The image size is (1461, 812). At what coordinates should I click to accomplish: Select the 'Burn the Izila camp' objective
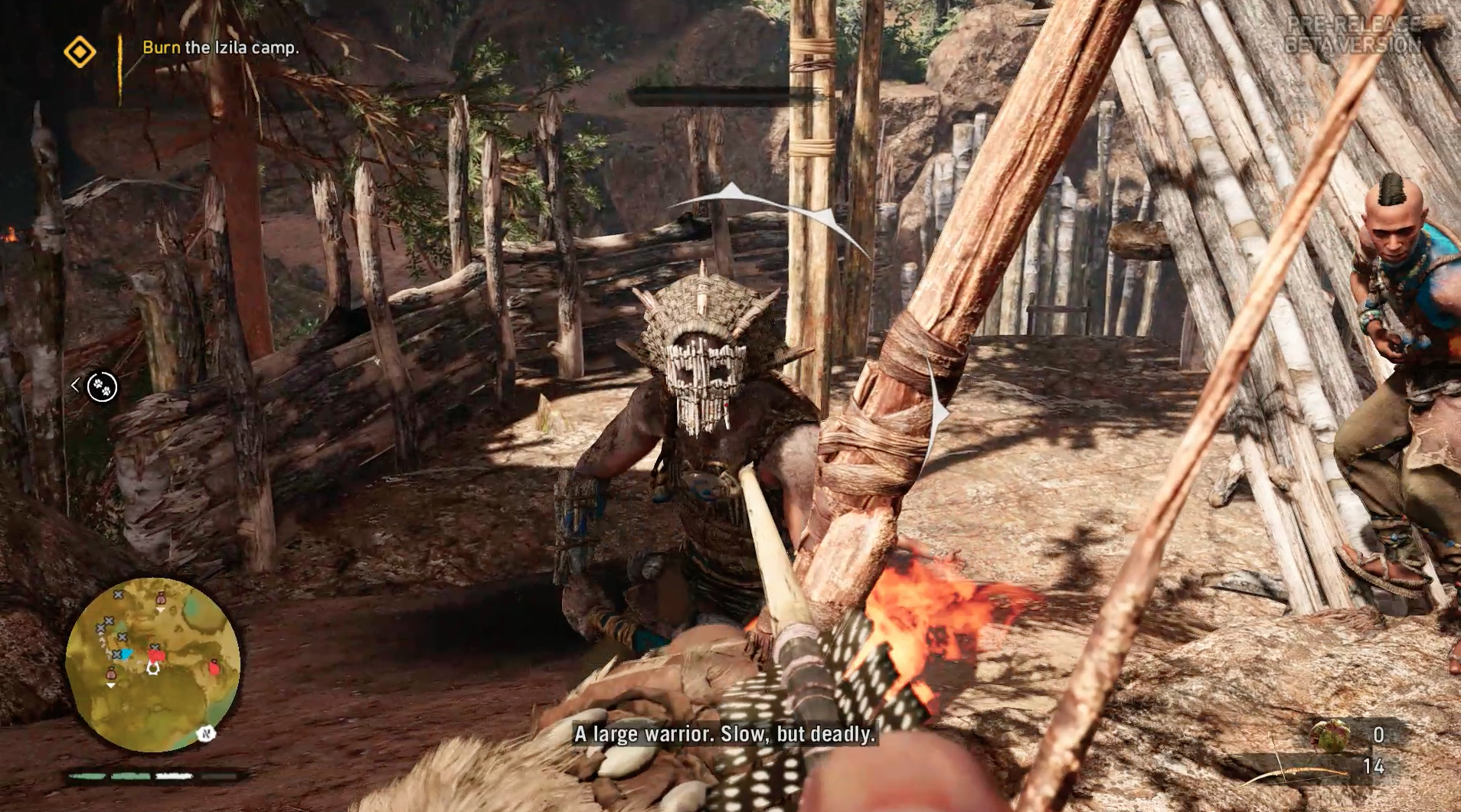[x=221, y=47]
